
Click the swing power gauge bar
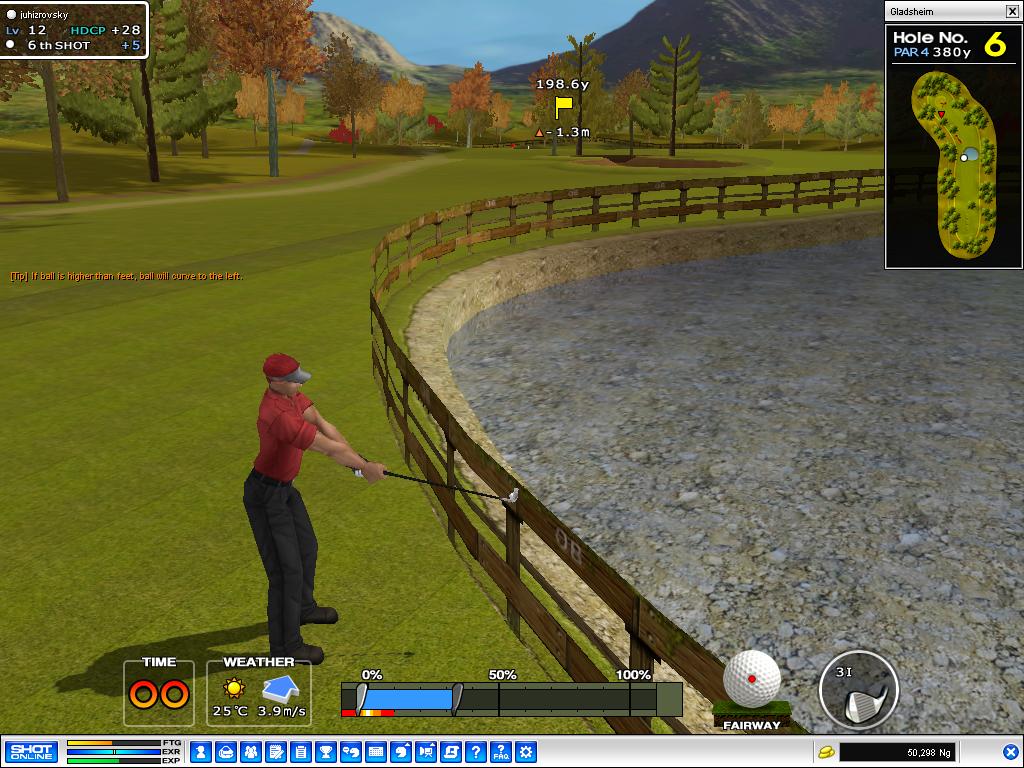511,698
